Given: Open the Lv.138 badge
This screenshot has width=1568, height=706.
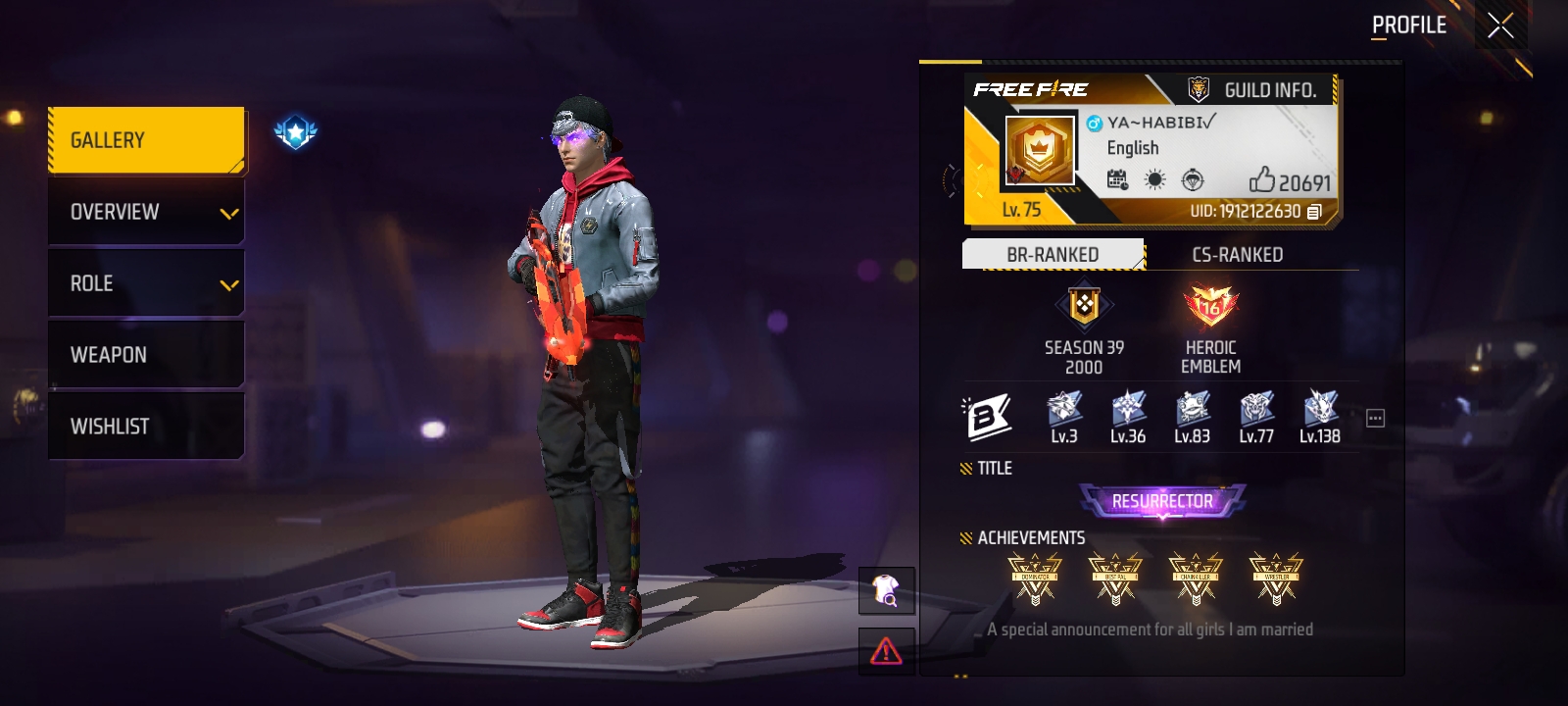Looking at the screenshot, I should tap(1320, 417).
